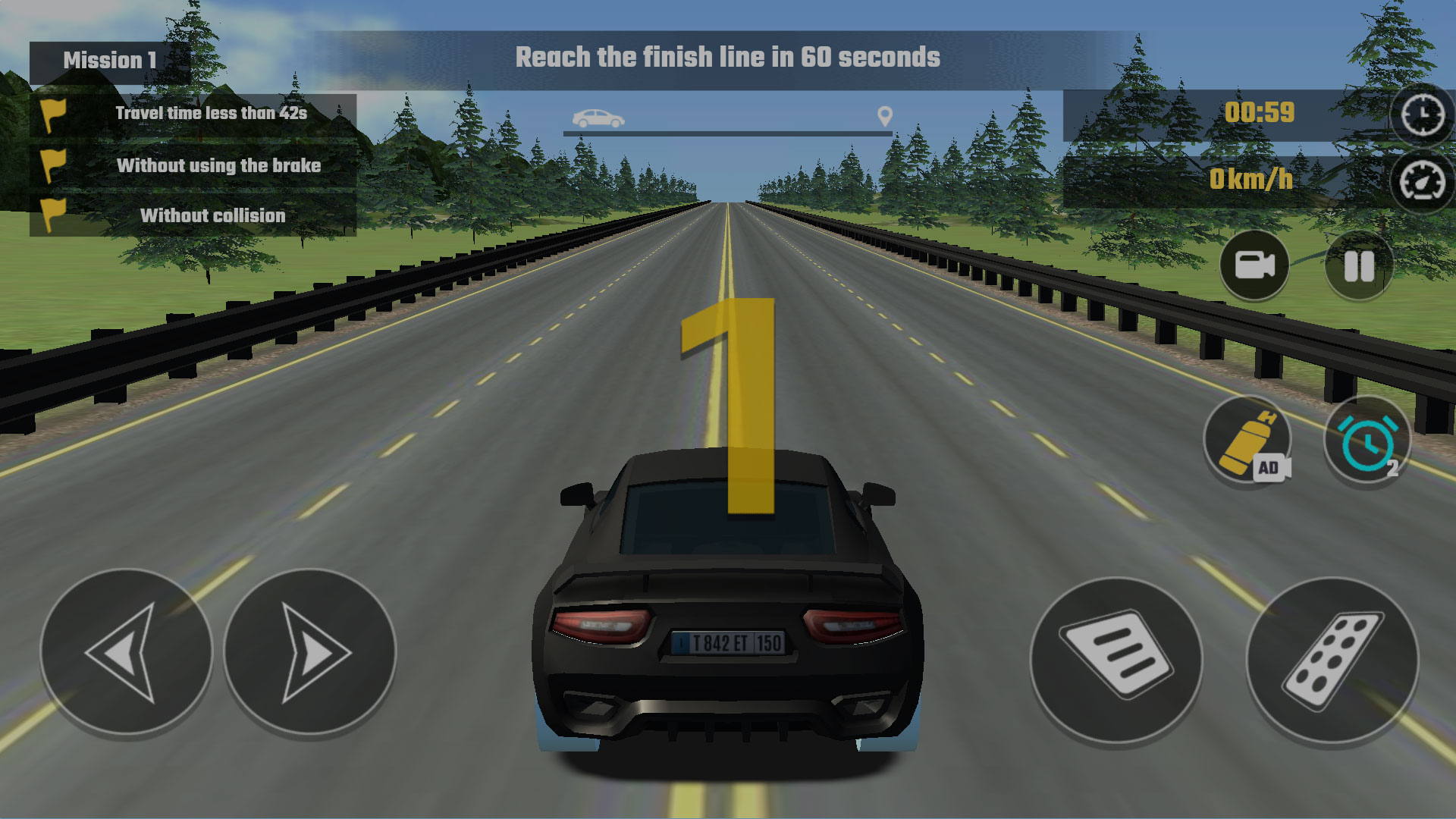
Task: Click the 00:59 countdown timer text
Action: (x=1260, y=112)
